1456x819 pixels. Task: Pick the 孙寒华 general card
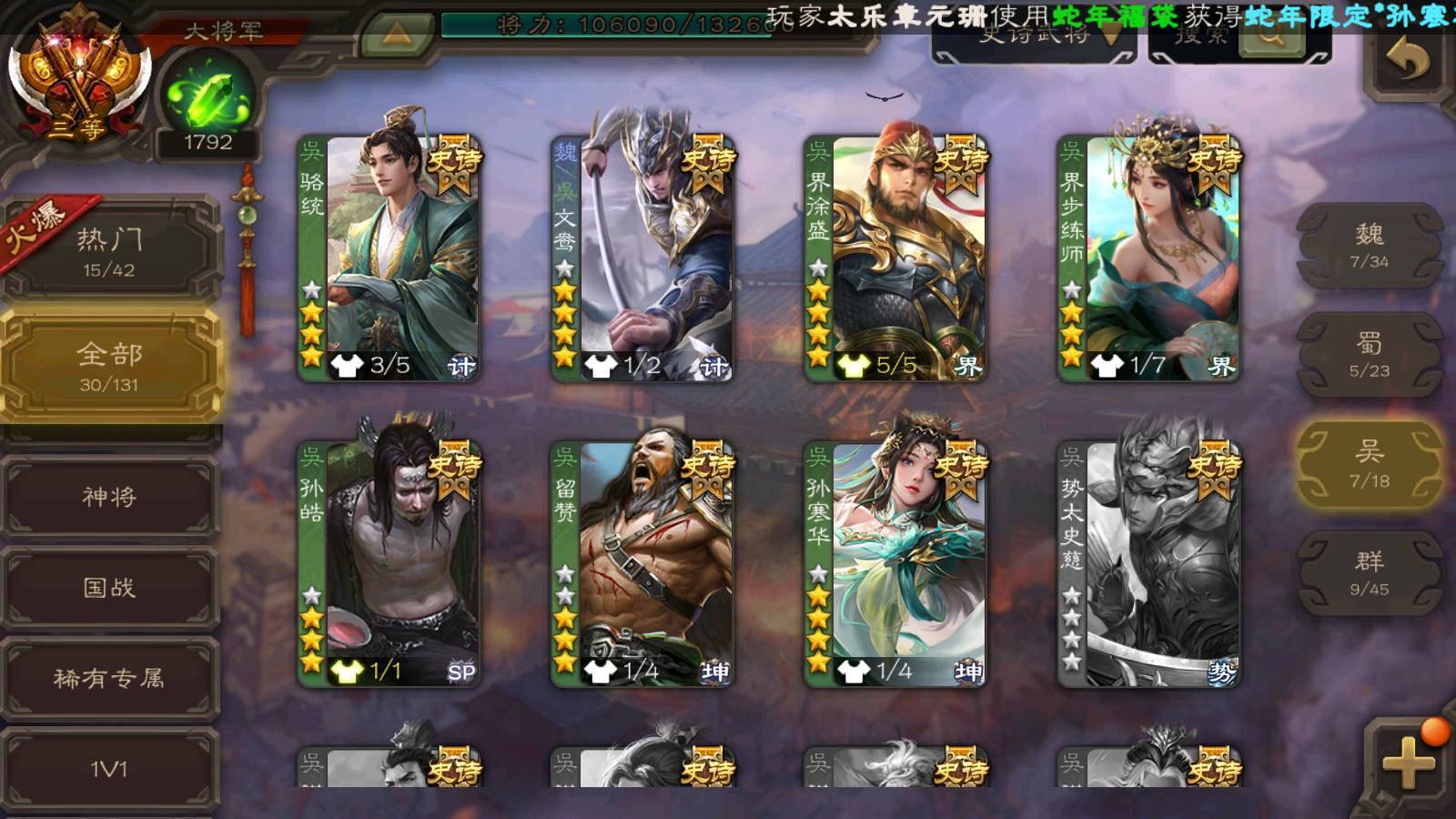tap(897, 564)
